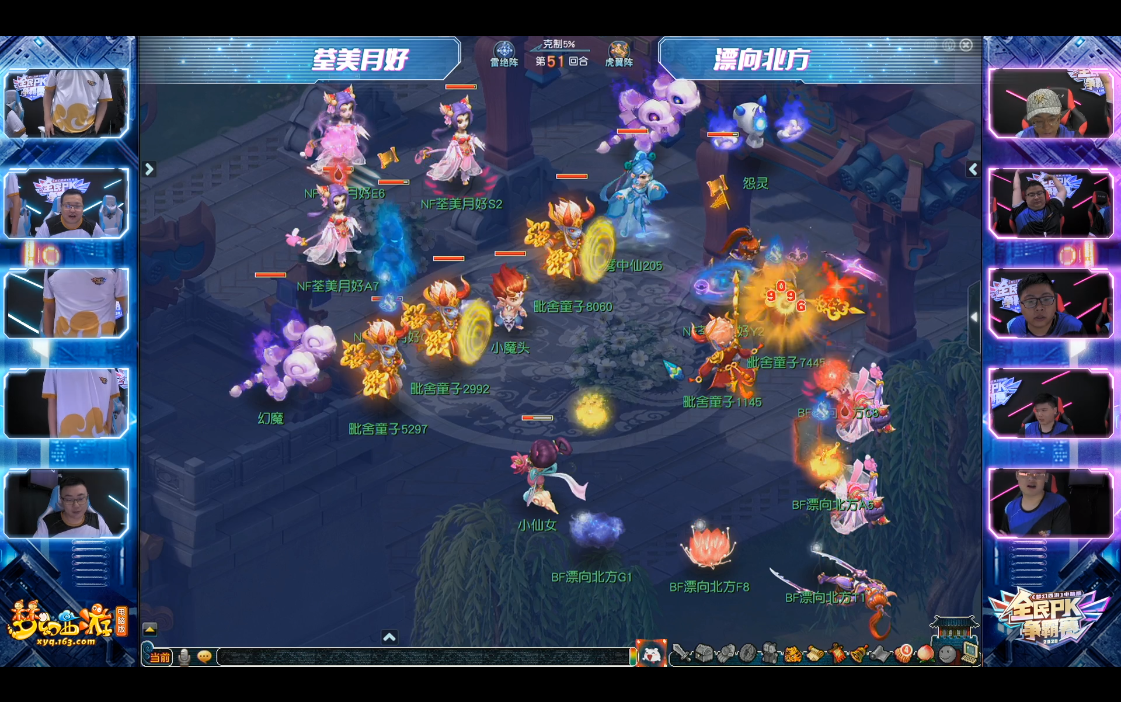Close the battle spectator window
Screen dimensions: 1121x702
[x=966, y=45]
